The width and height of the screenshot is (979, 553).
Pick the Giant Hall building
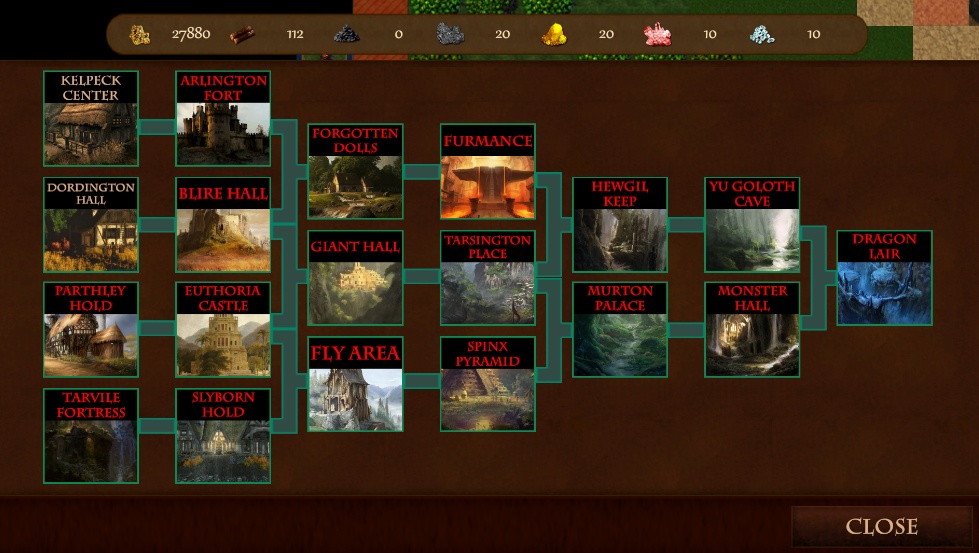coord(355,278)
